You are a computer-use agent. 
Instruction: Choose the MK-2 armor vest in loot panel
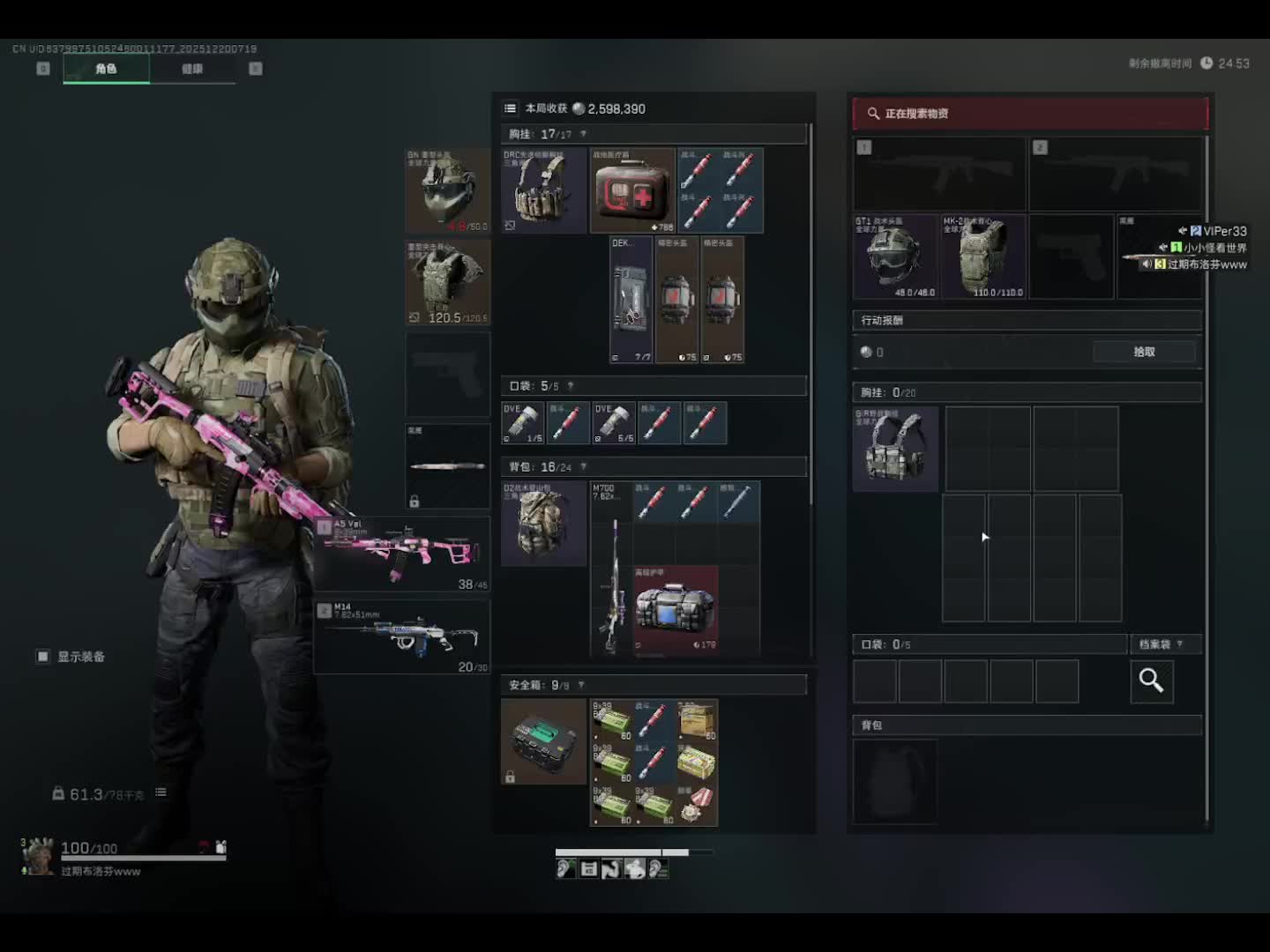coord(982,257)
